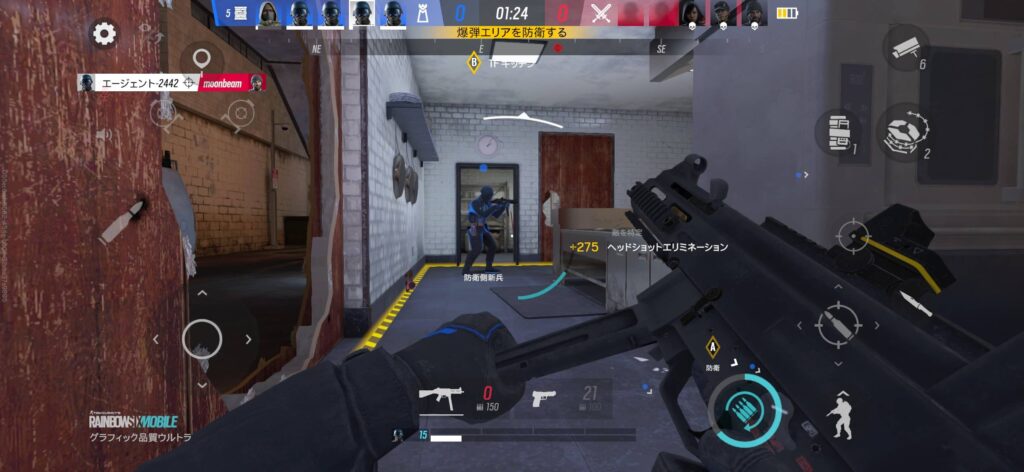Use the melee knife attack icon
Viewport: 1024px width, 472px height.
(916, 303)
